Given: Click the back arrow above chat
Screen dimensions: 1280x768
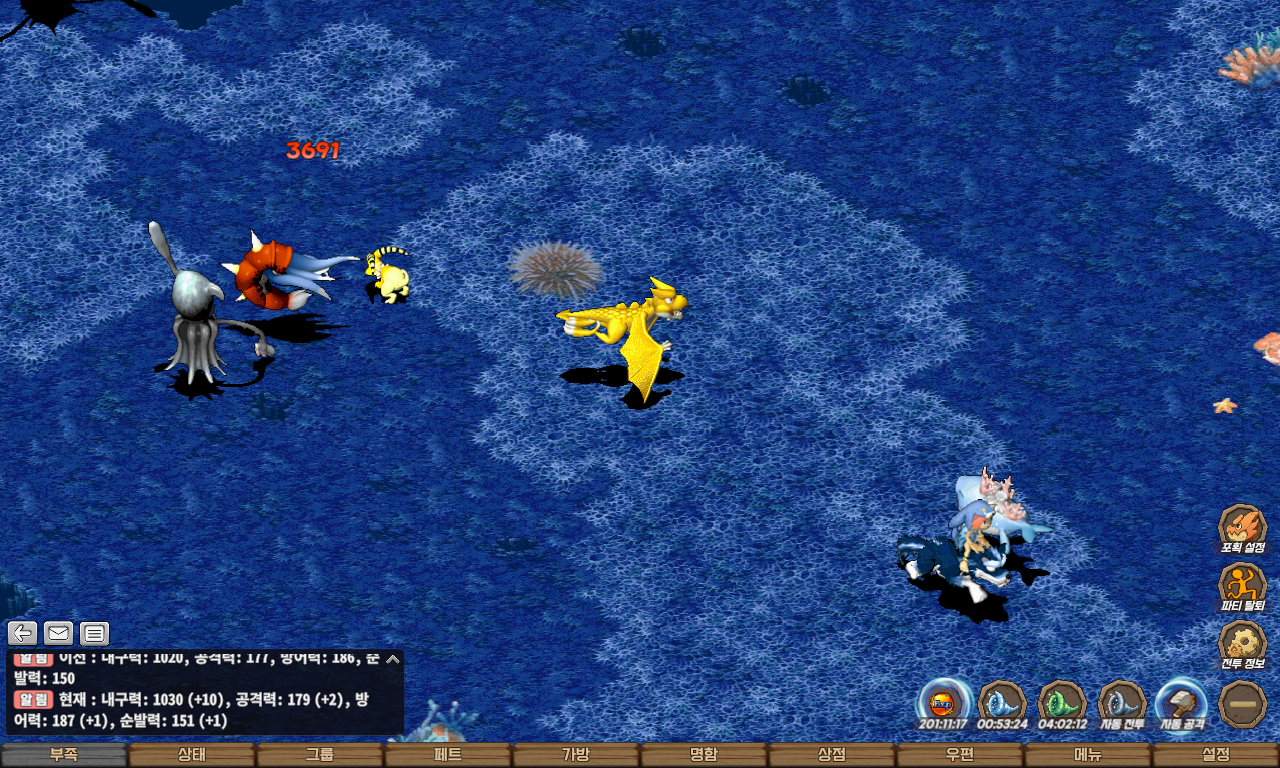Looking at the screenshot, I should click(23, 633).
